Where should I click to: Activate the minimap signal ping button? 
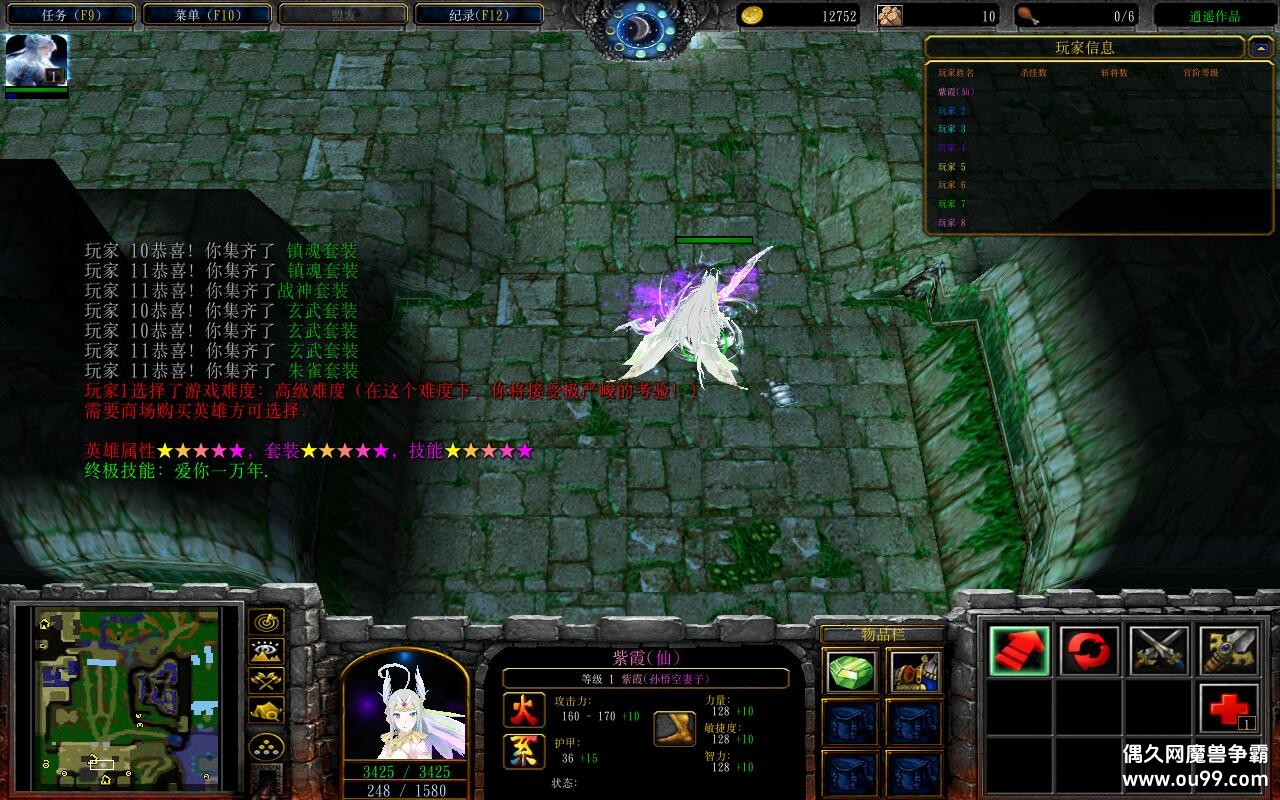tap(266, 622)
